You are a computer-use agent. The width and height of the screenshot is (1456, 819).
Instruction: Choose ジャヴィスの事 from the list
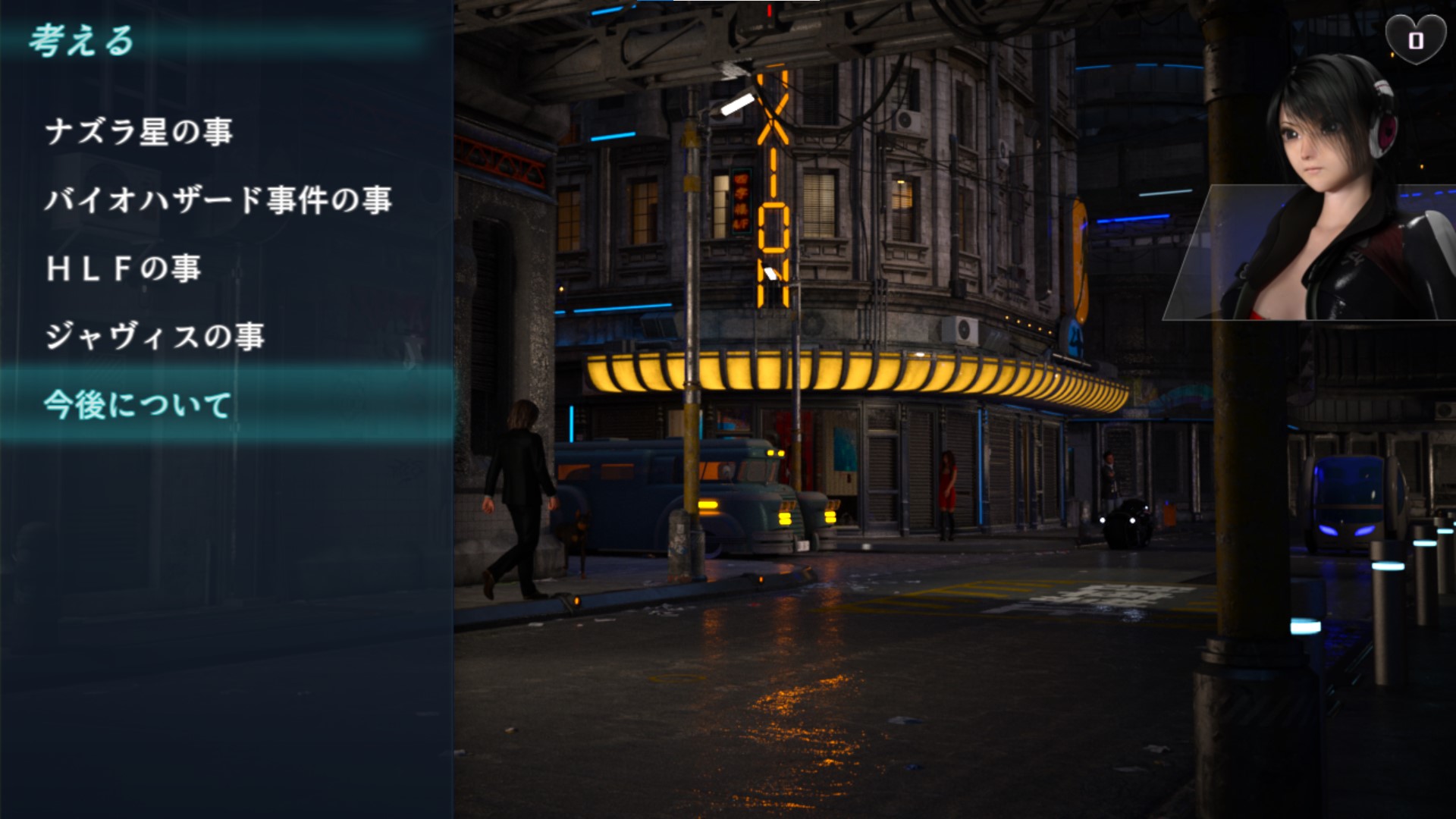[155, 337]
